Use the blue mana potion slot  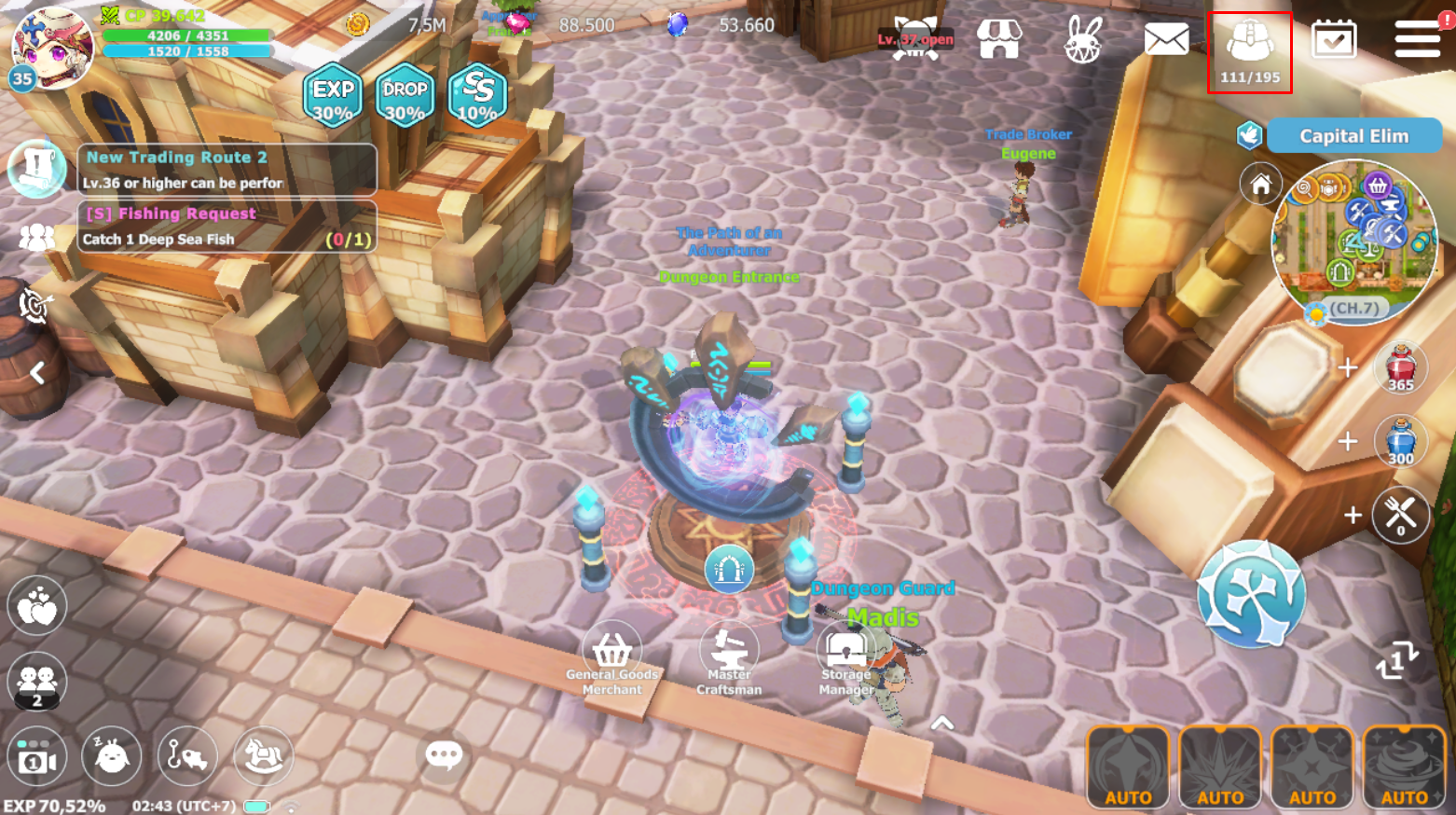1400,441
